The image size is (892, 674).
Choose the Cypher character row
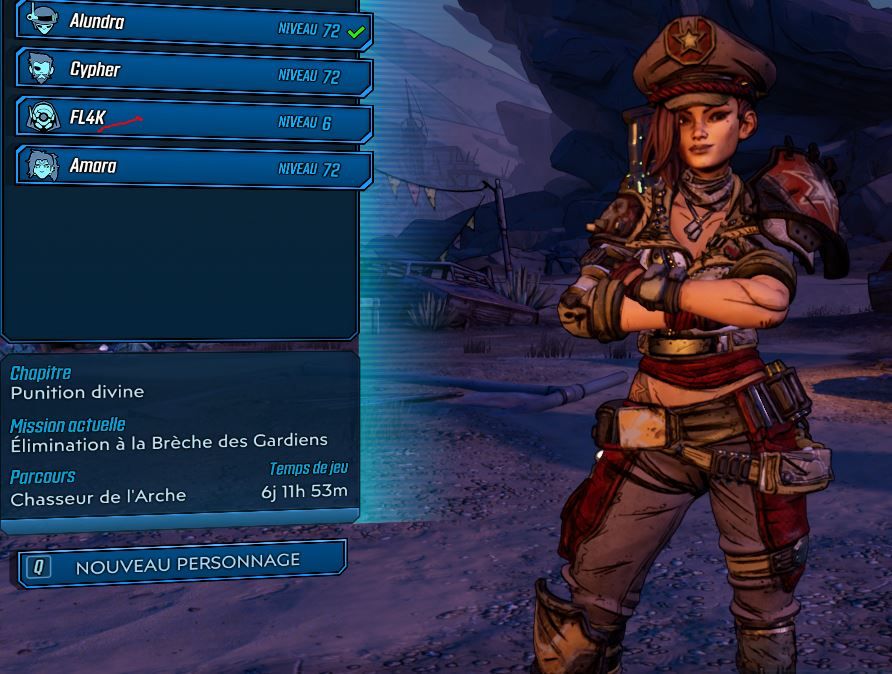click(x=195, y=72)
